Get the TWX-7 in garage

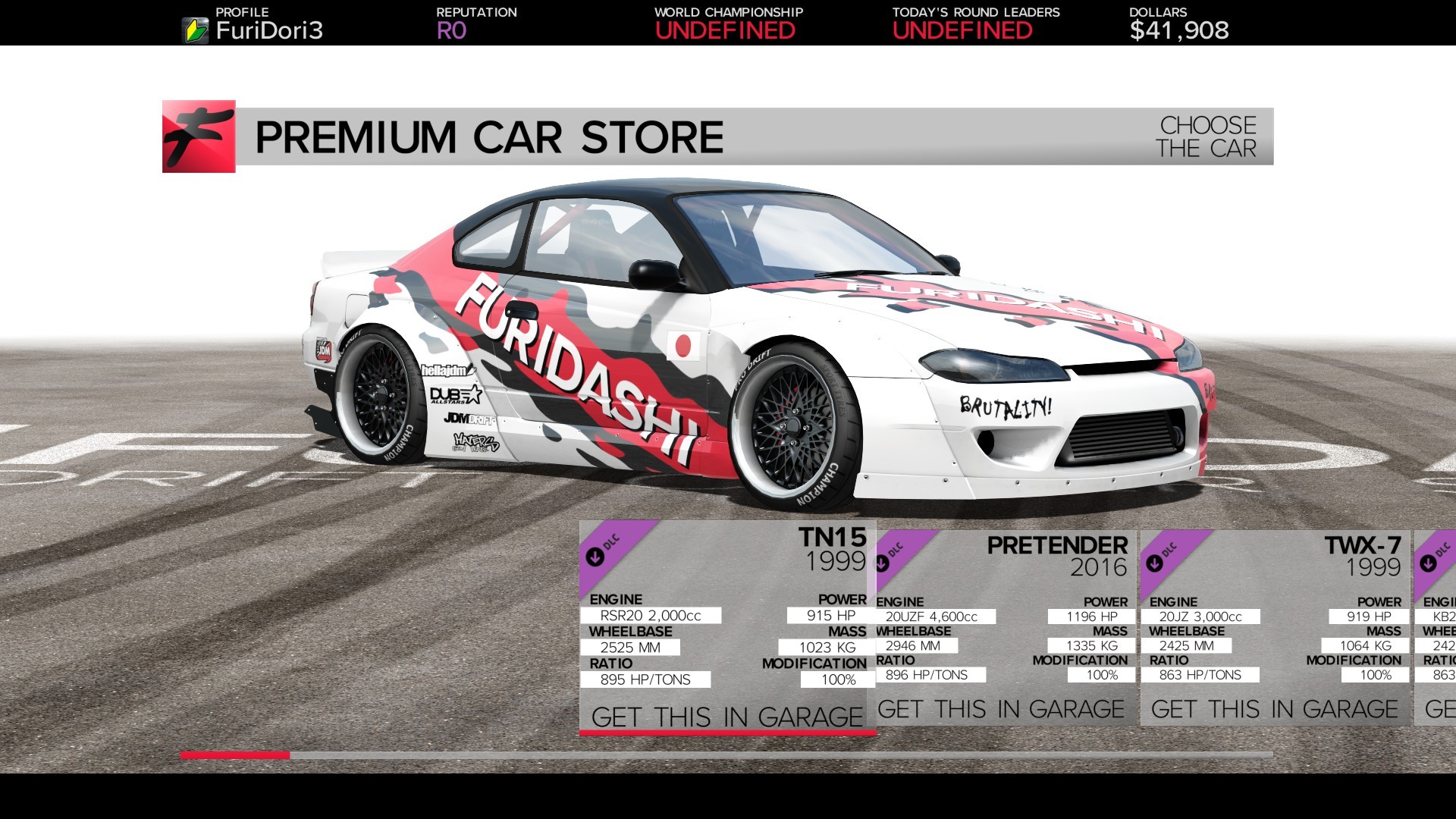point(1274,709)
